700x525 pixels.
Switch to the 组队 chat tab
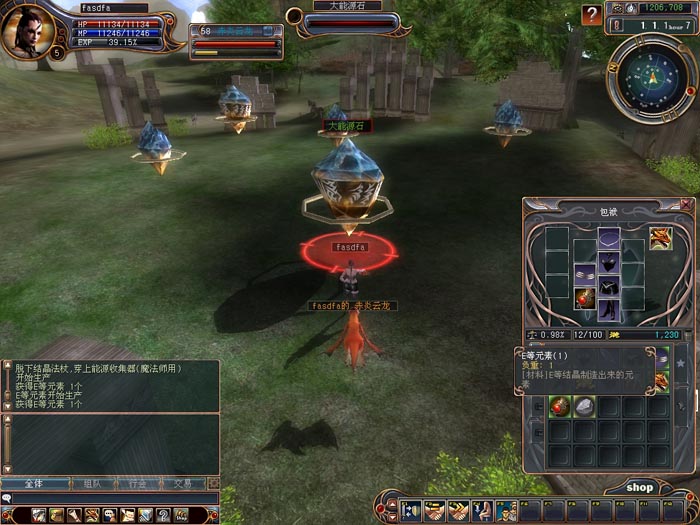pyautogui.click(x=91, y=483)
